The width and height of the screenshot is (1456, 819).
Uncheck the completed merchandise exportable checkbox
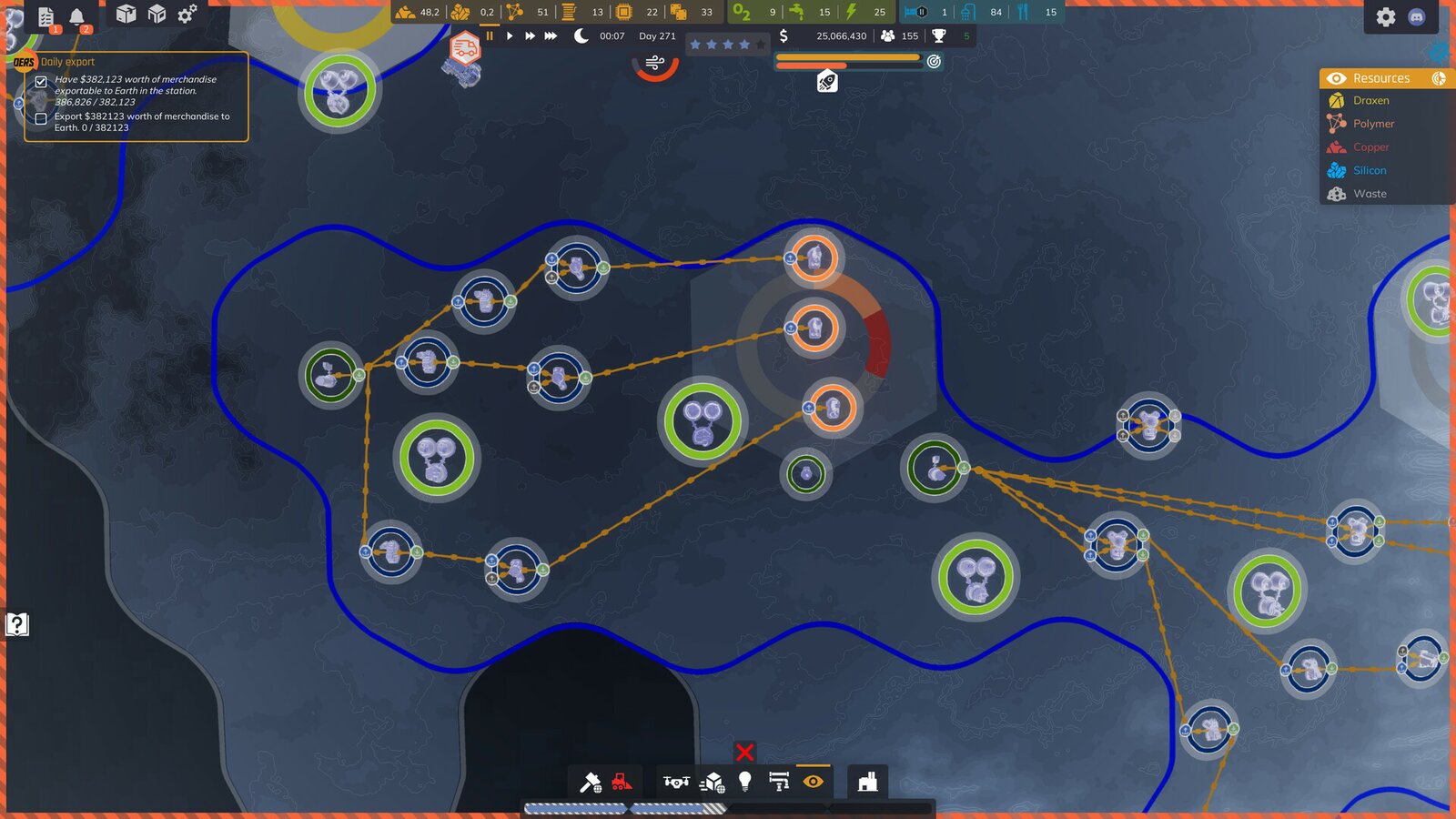pos(40,80)
